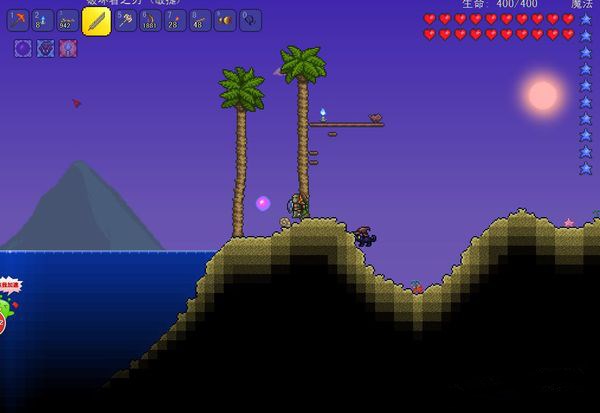
Task: Select the last hotbar slot with hook
Action: (250, 19)
